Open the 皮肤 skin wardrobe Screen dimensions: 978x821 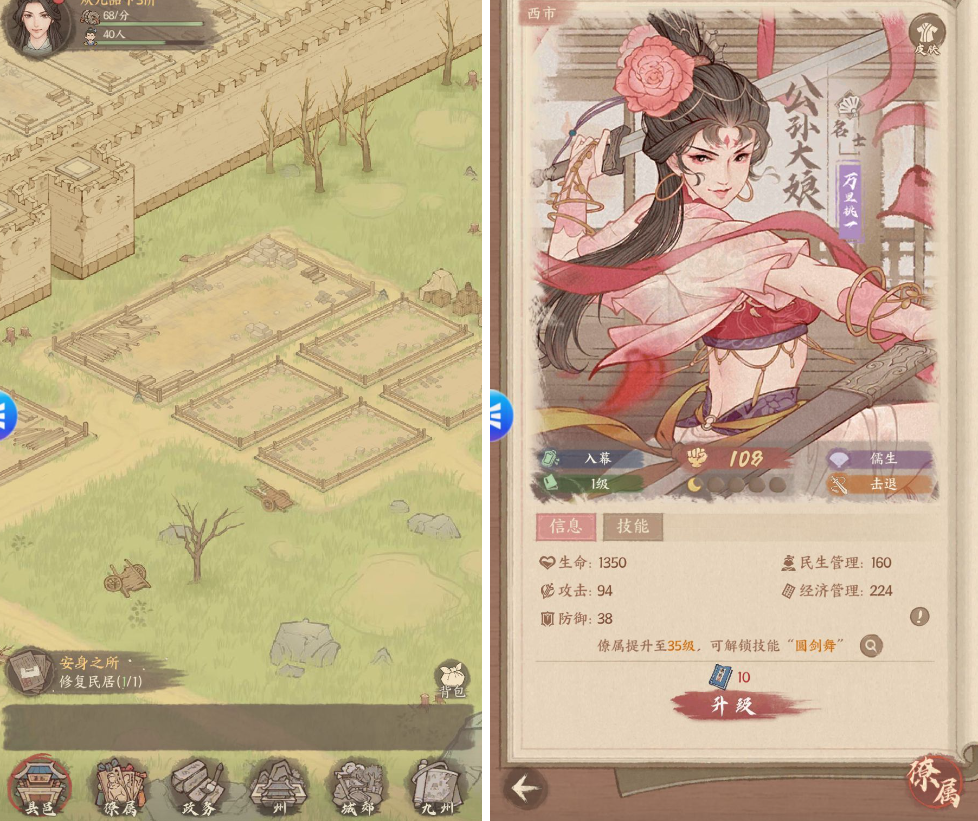[927, 33]
